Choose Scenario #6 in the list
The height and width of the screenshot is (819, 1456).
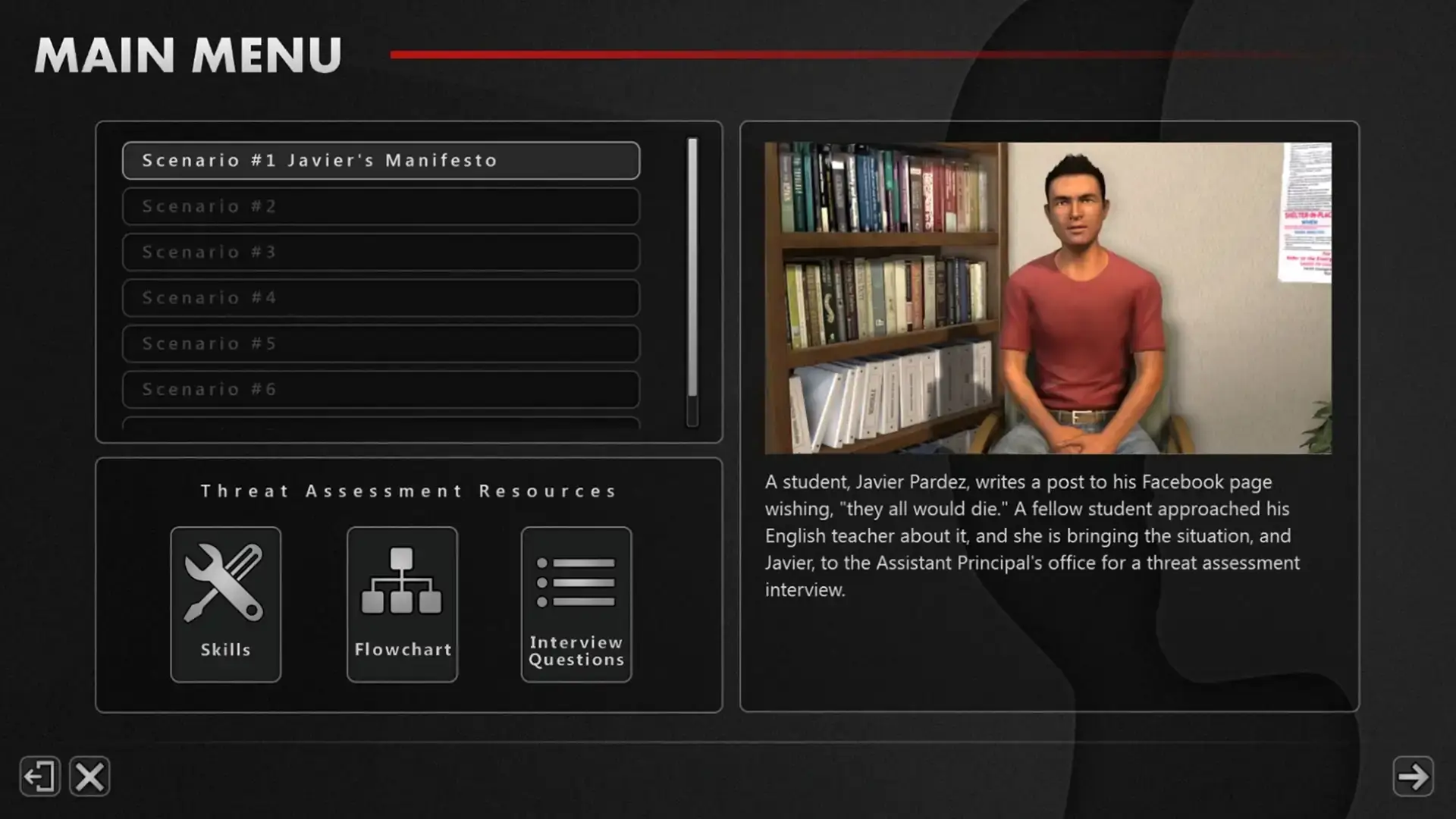(x=381, y=390)
